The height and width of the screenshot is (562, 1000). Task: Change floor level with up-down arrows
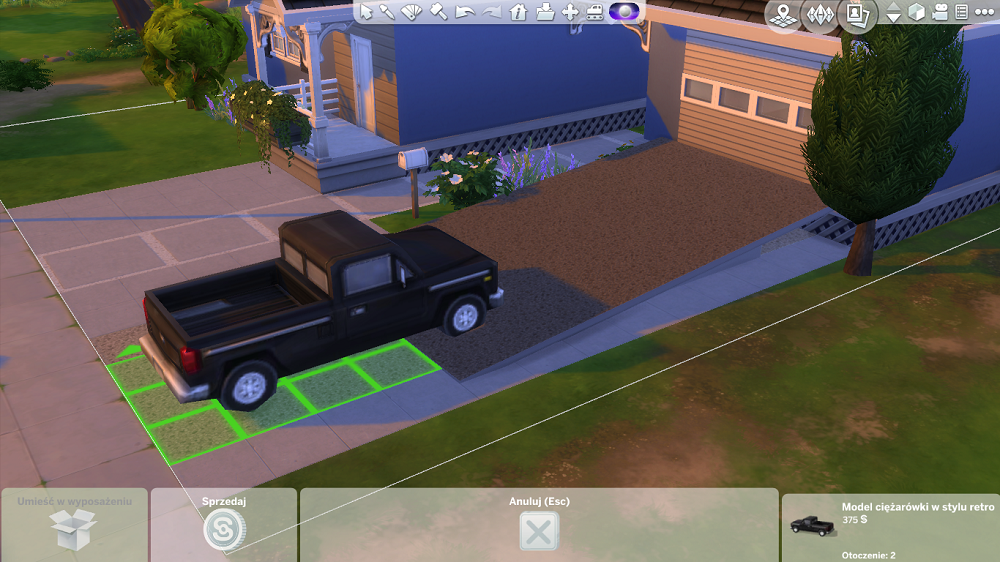(x=893, y=14)
